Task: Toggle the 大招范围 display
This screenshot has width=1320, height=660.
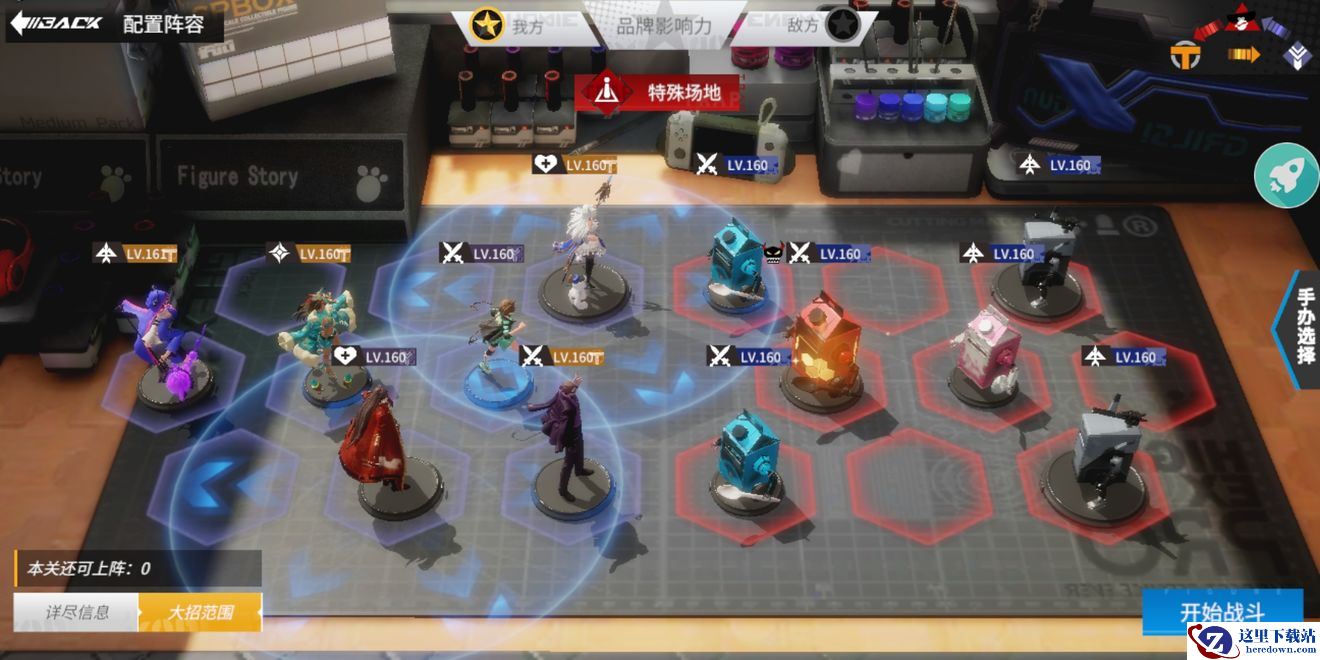Action: 200,612
